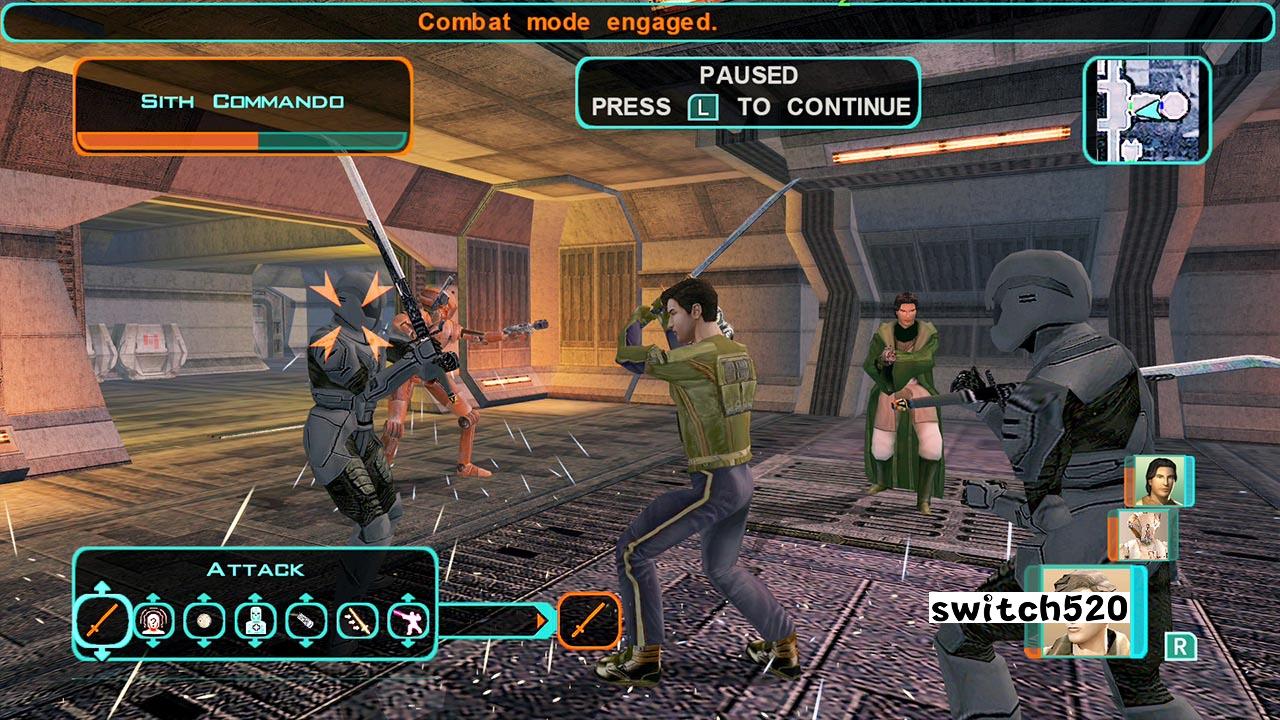Choose the pink lightsaber fighter stance icon
Image resolution: width=1280 pixels, height=720 pixels.
click(408, 621)
